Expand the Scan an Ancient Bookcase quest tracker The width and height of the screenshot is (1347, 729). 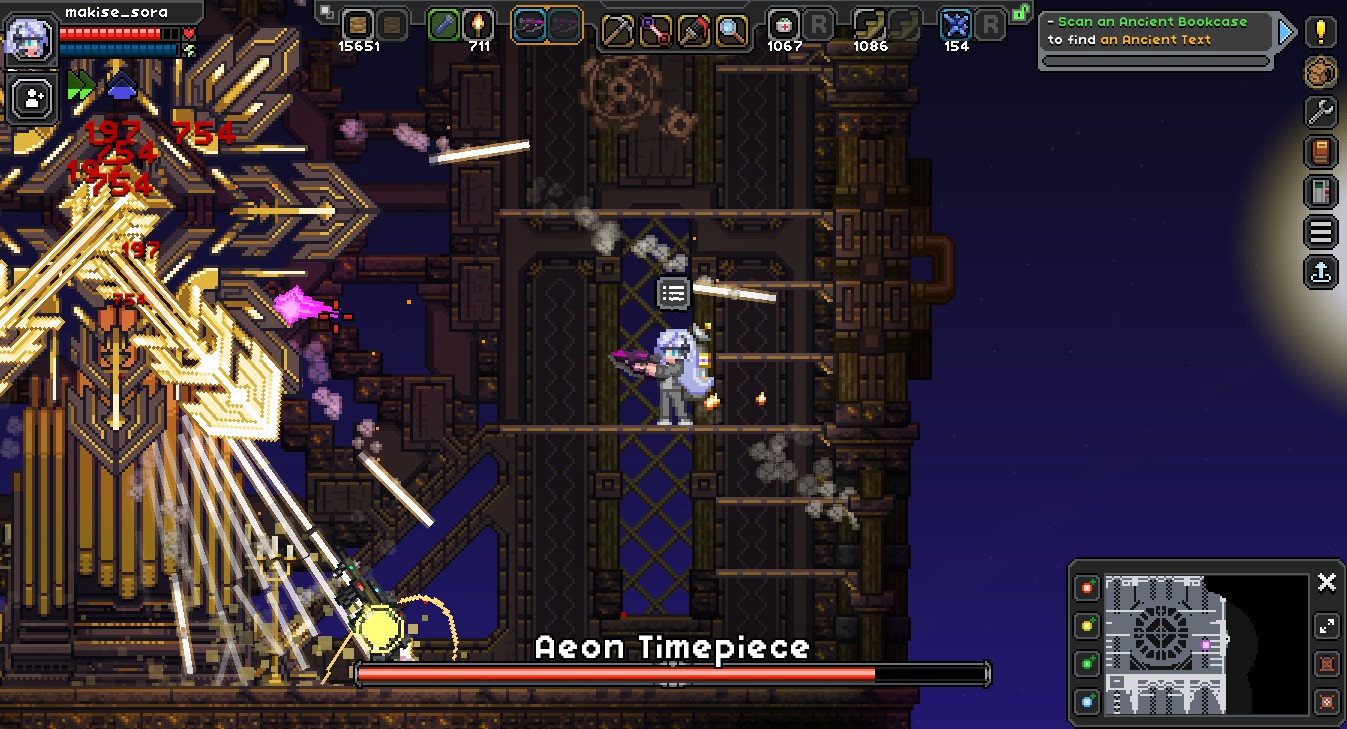(1288, 30)
